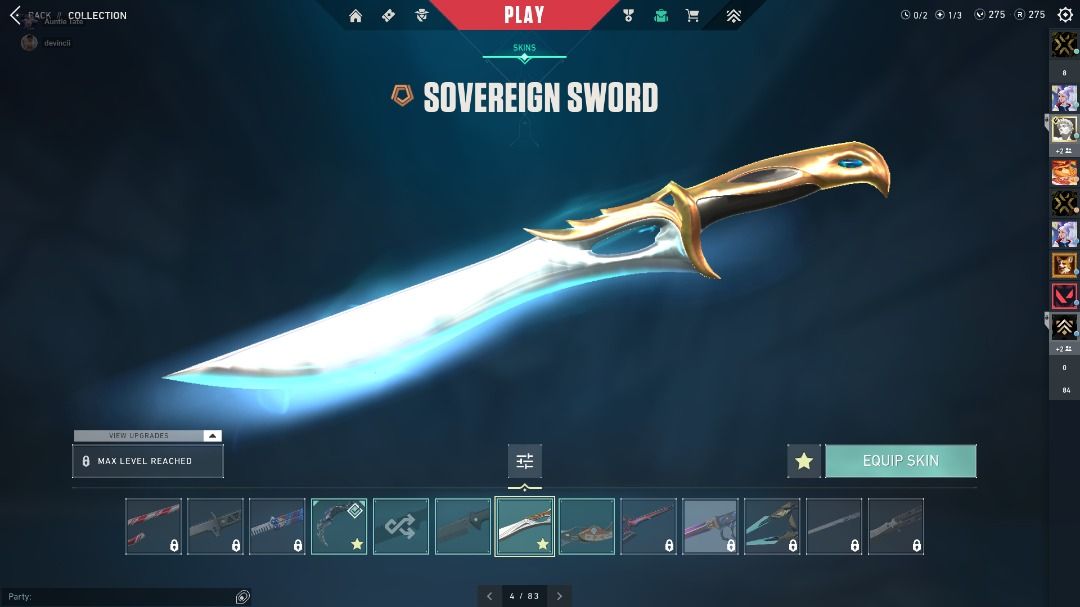
Task: Go to the next skin page arrow
Action: [560, 596]
